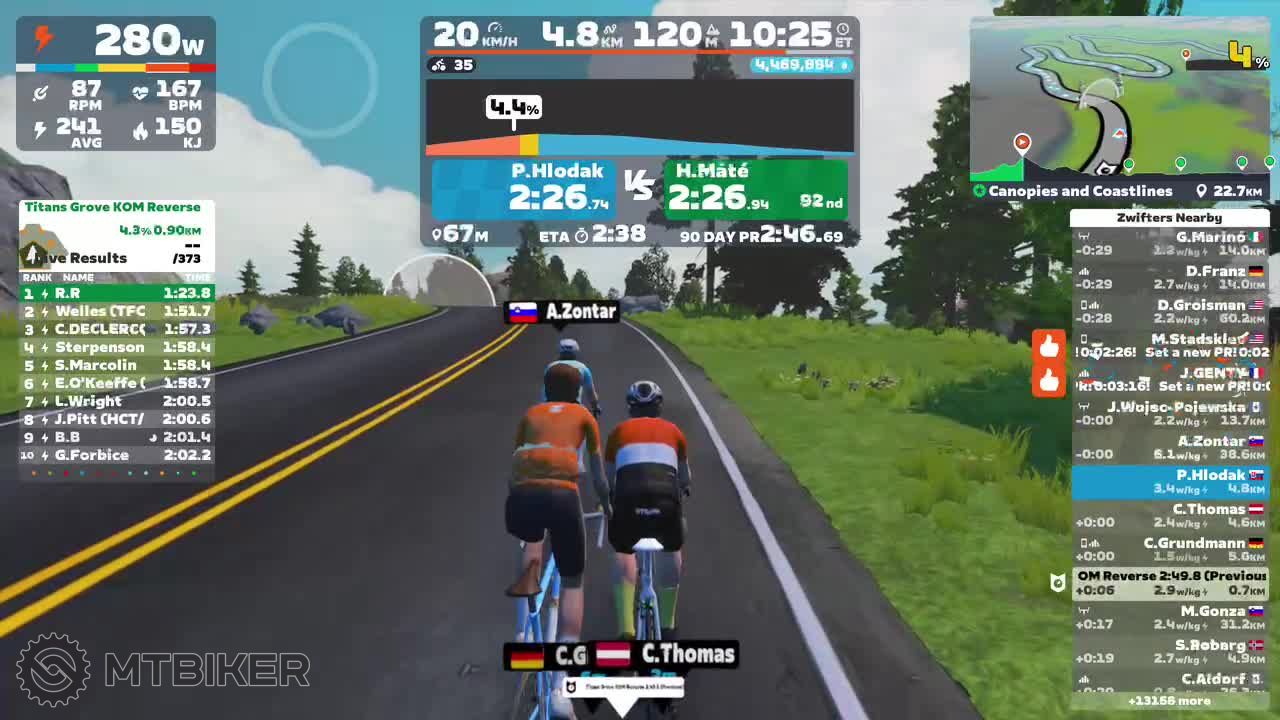
Task: Click S.Marcolin's leaderboard row
Action: [116, 365]
